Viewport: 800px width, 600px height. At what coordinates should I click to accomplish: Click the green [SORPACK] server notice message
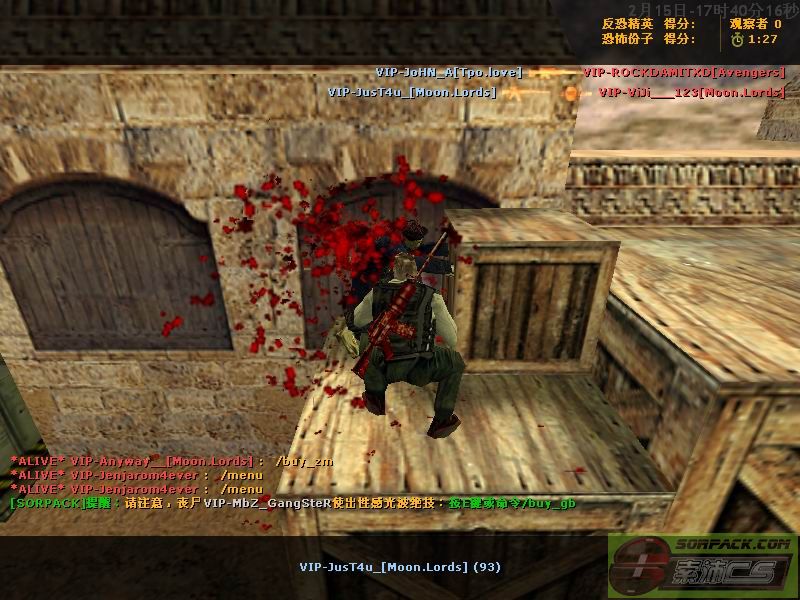click(292, 503)
